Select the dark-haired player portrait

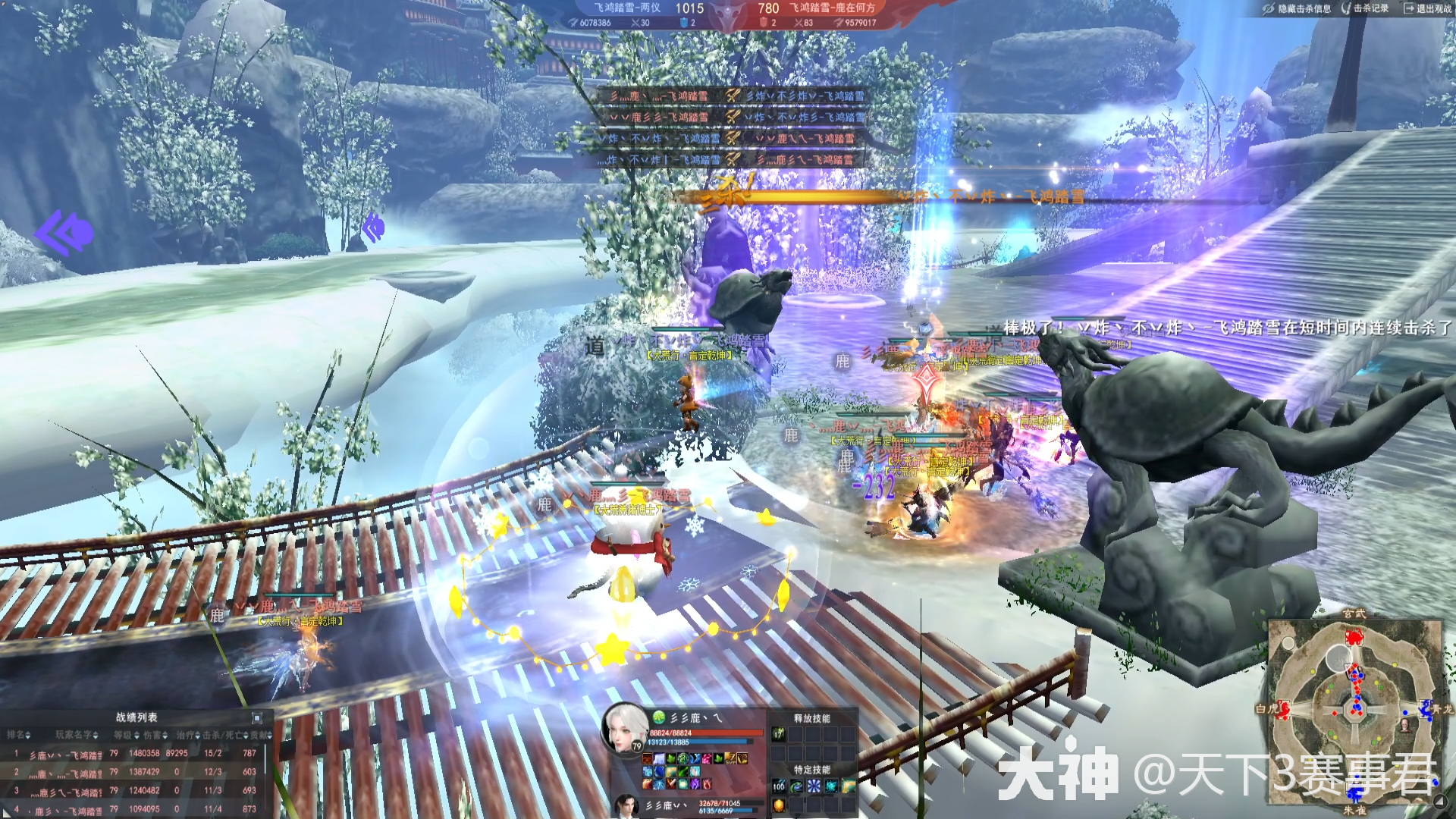(626, 805)
